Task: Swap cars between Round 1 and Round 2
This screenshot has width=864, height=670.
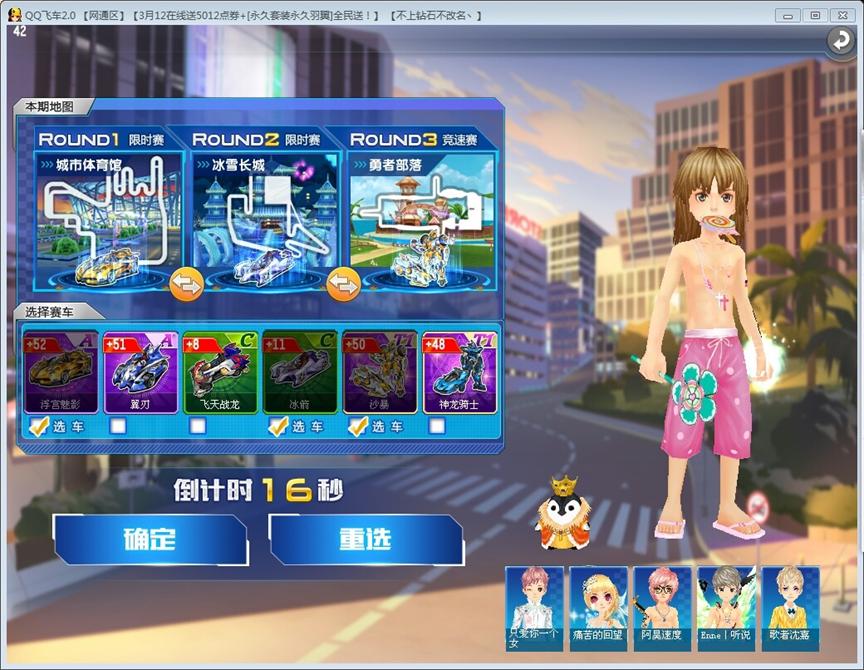Action: pos(186,284)
